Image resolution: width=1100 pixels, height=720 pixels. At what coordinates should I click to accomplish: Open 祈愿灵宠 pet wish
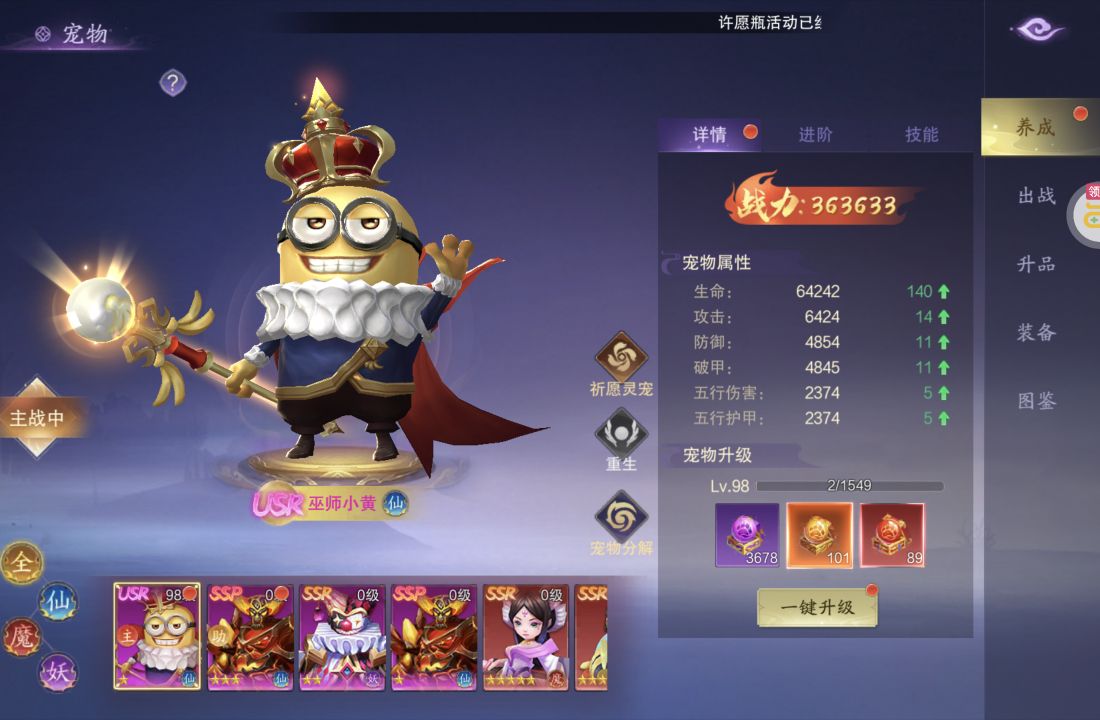[x=621, y=358]
